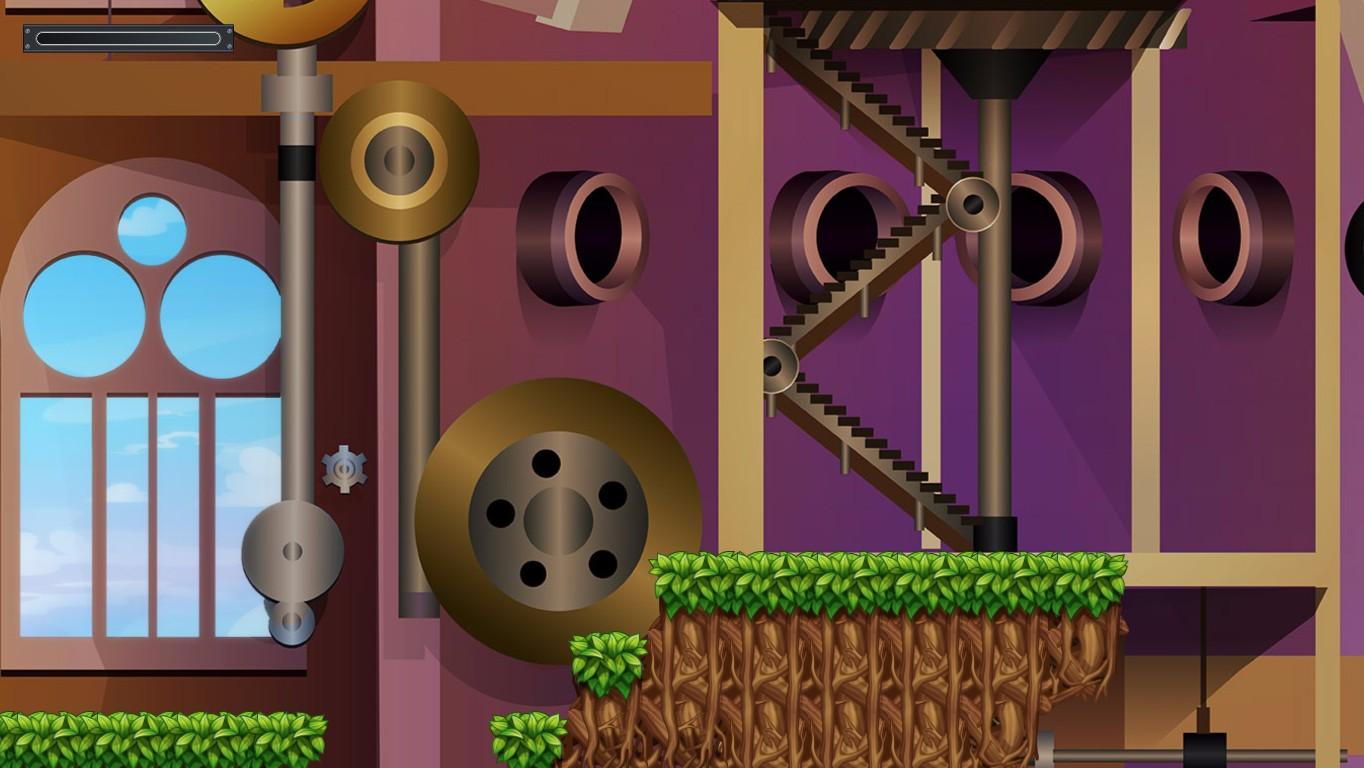The width and height of the screenshot is (1364, 768).
Task: Click the silver pulley wheel on the rod
Action: click(x=293, y=550)
